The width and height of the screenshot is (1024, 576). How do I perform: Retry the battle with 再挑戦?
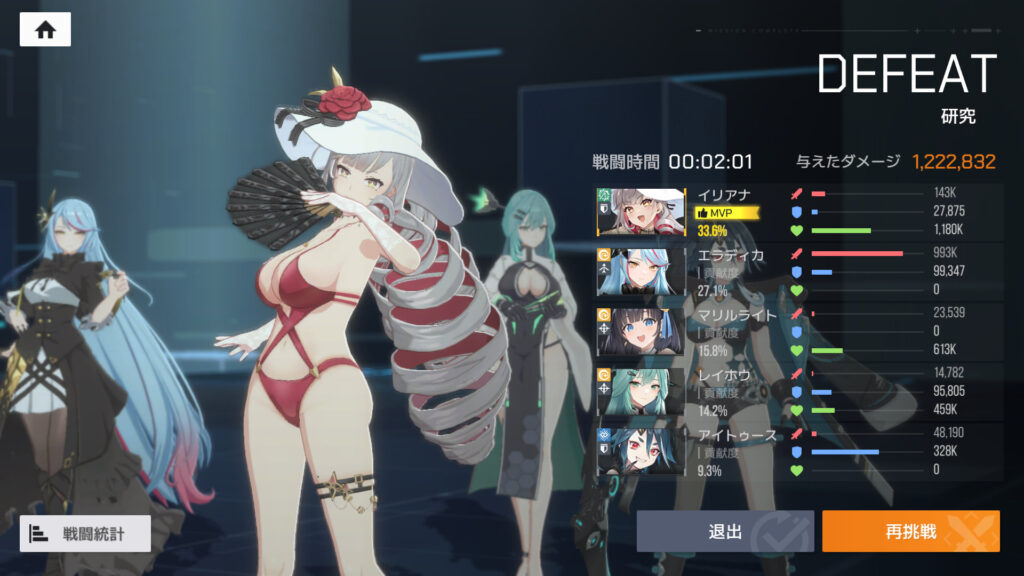[910, 532]
